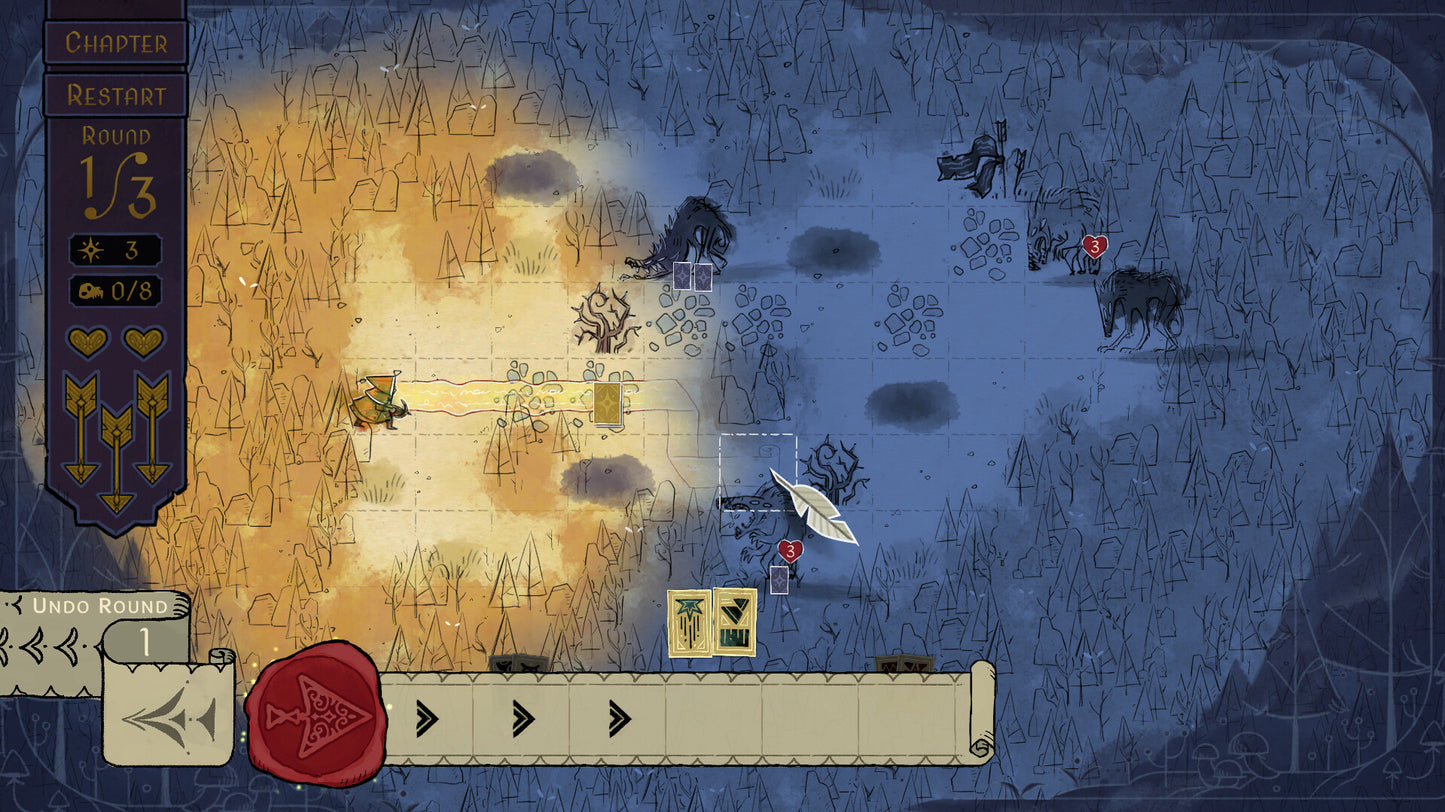Viewport: 1445px width, 812px height.
Task: Pick the star-symbol card above the timeline
Action: pos(689,625)
